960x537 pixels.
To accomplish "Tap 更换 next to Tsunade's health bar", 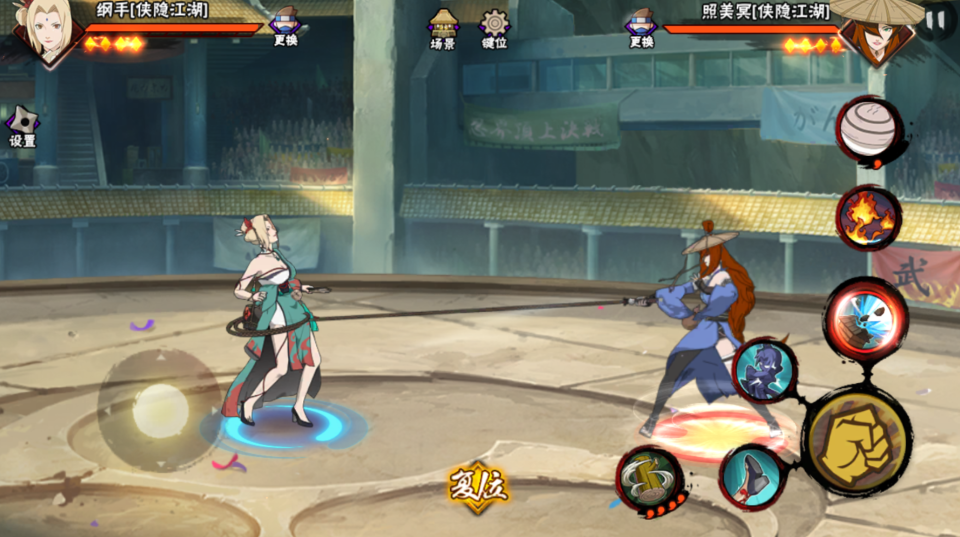I will click(x=285, y=26).
